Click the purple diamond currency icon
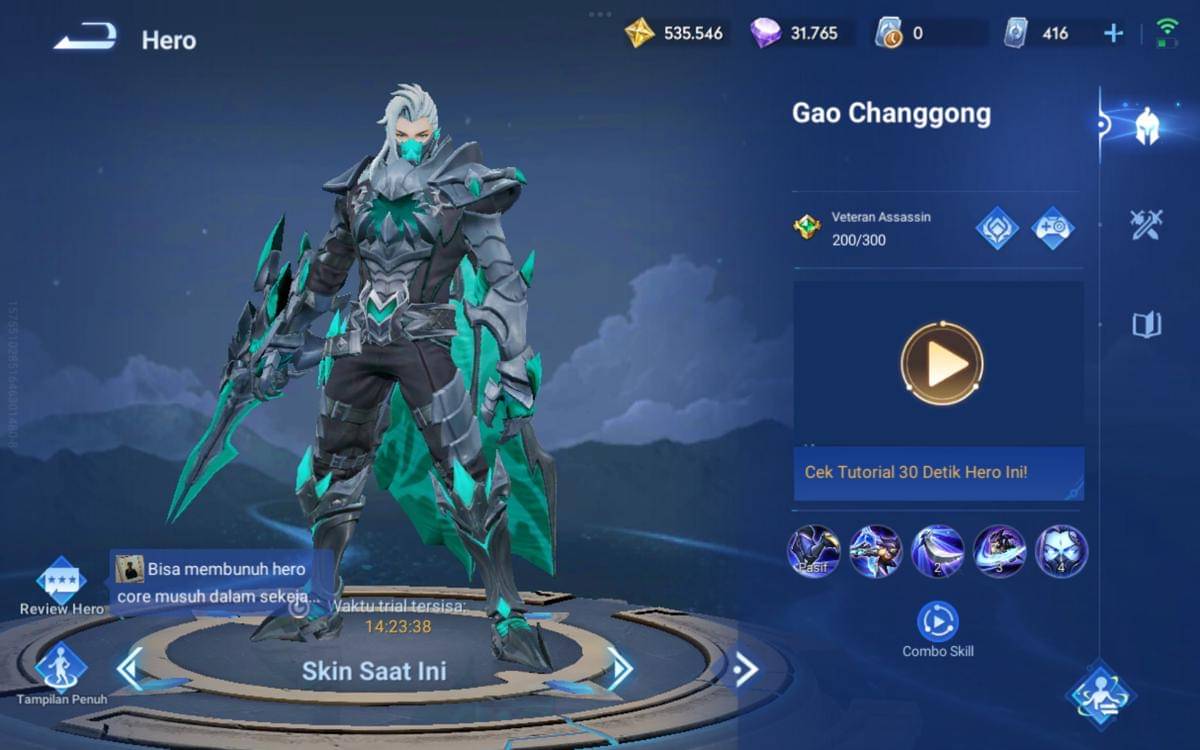 [x=766, y=33]
